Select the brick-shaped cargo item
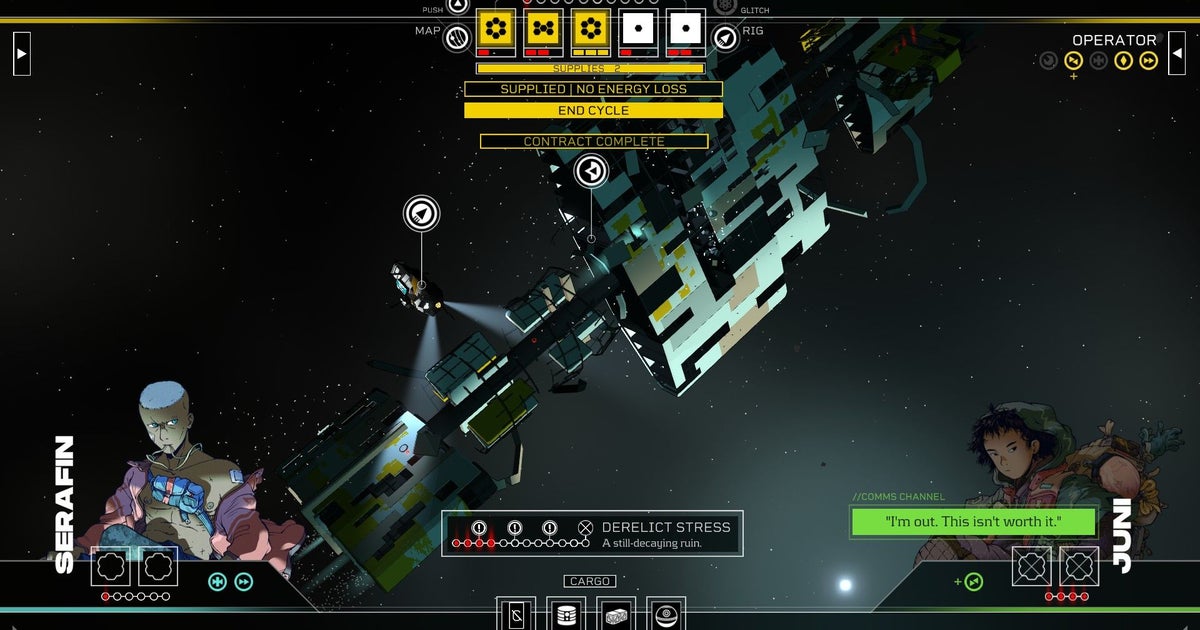This screenshot has height=630, width=1200. pyautogui.click(x=616, y=614)
